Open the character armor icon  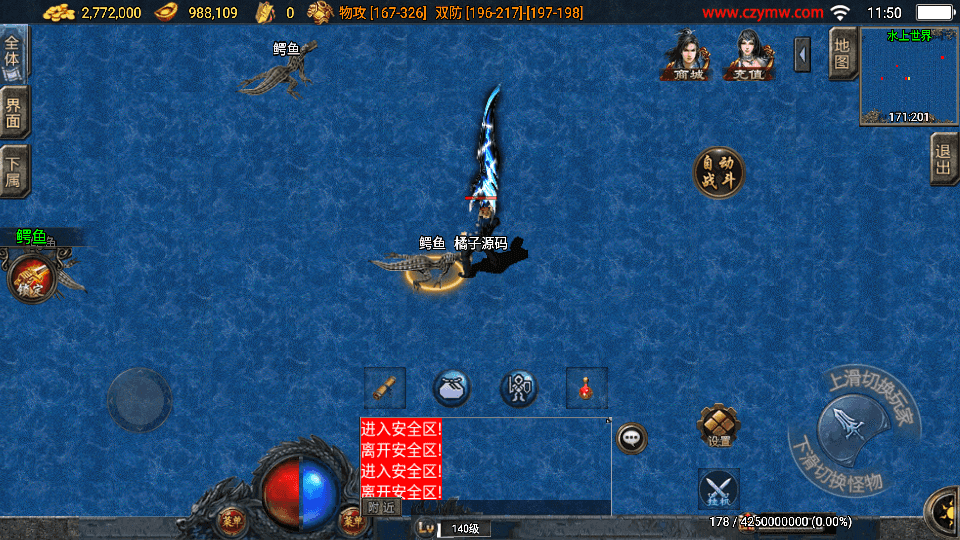pyautogui.click(x=519, y=388)
